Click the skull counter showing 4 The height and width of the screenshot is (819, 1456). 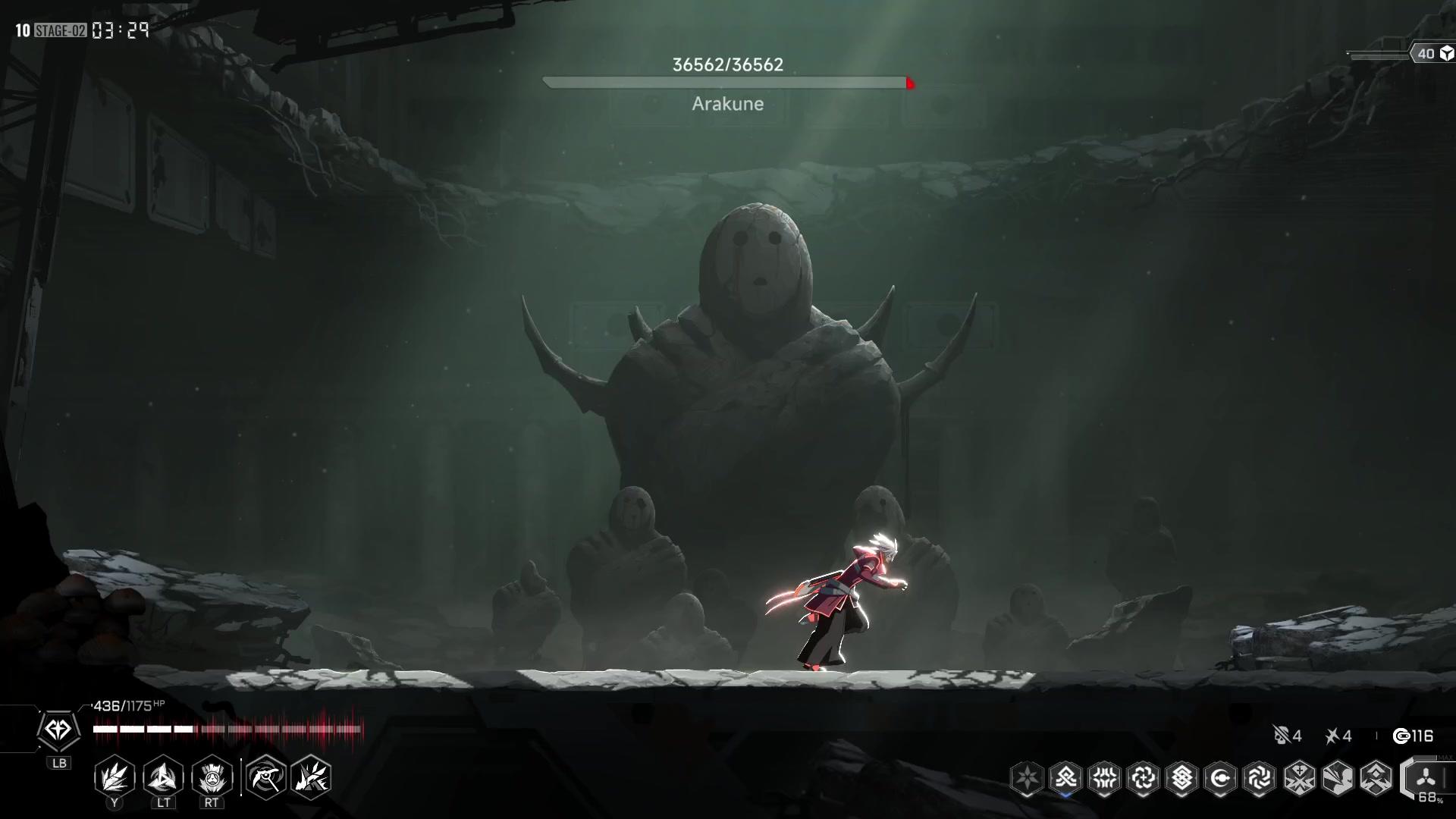[x=1287, y=736]
